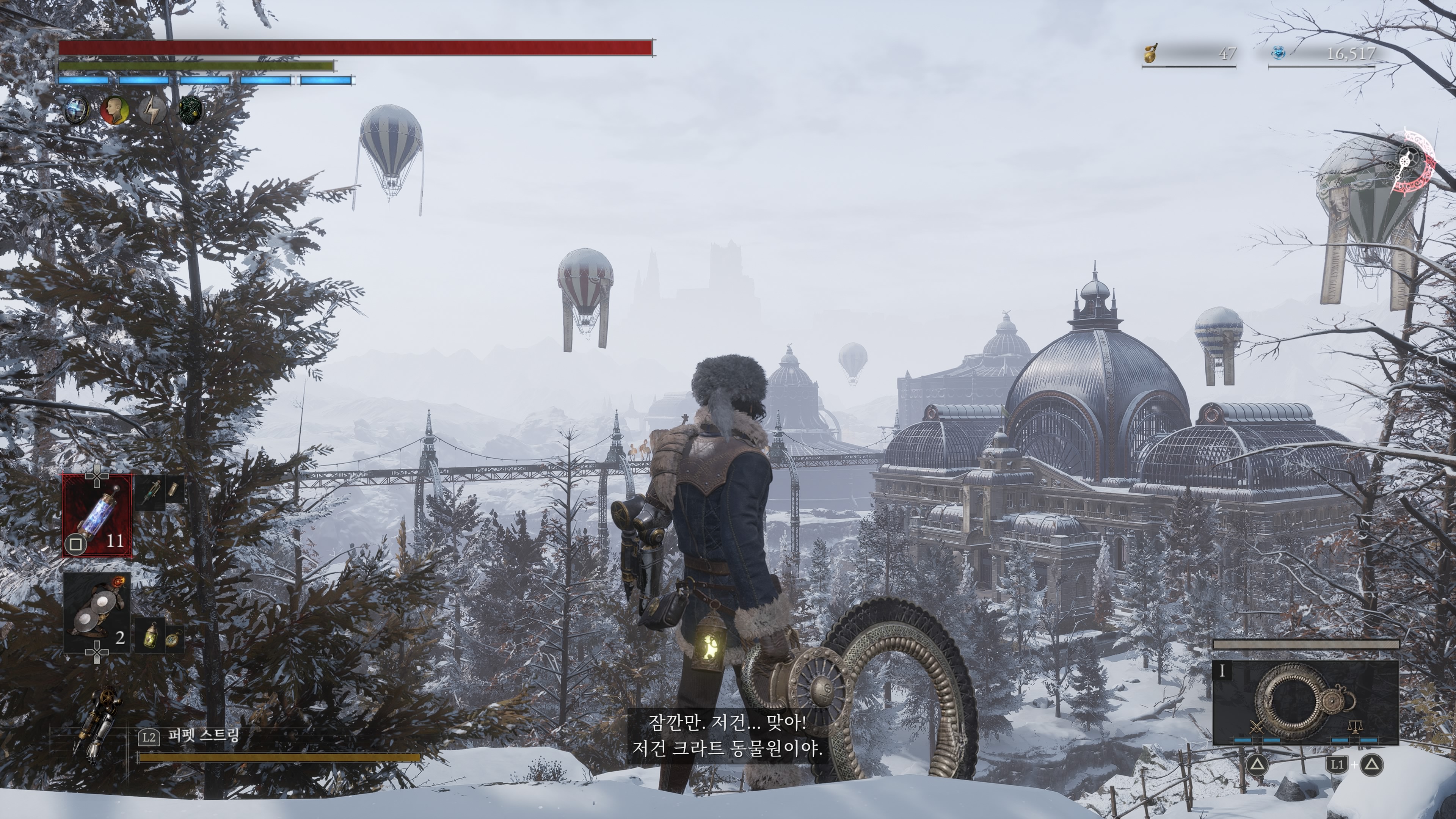Click the lightning bolt status icon
Viewport: 1456px width, 819px height.
point(152,110)
